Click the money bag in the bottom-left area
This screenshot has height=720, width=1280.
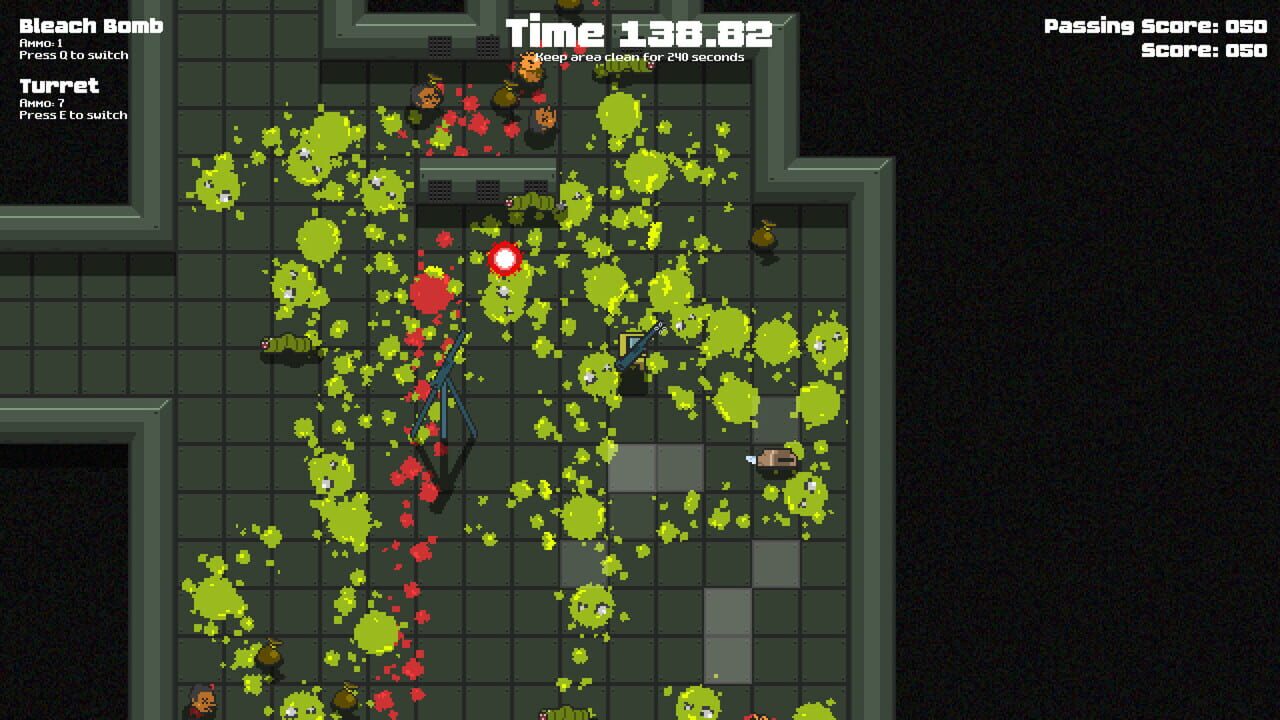click(268, 655)
